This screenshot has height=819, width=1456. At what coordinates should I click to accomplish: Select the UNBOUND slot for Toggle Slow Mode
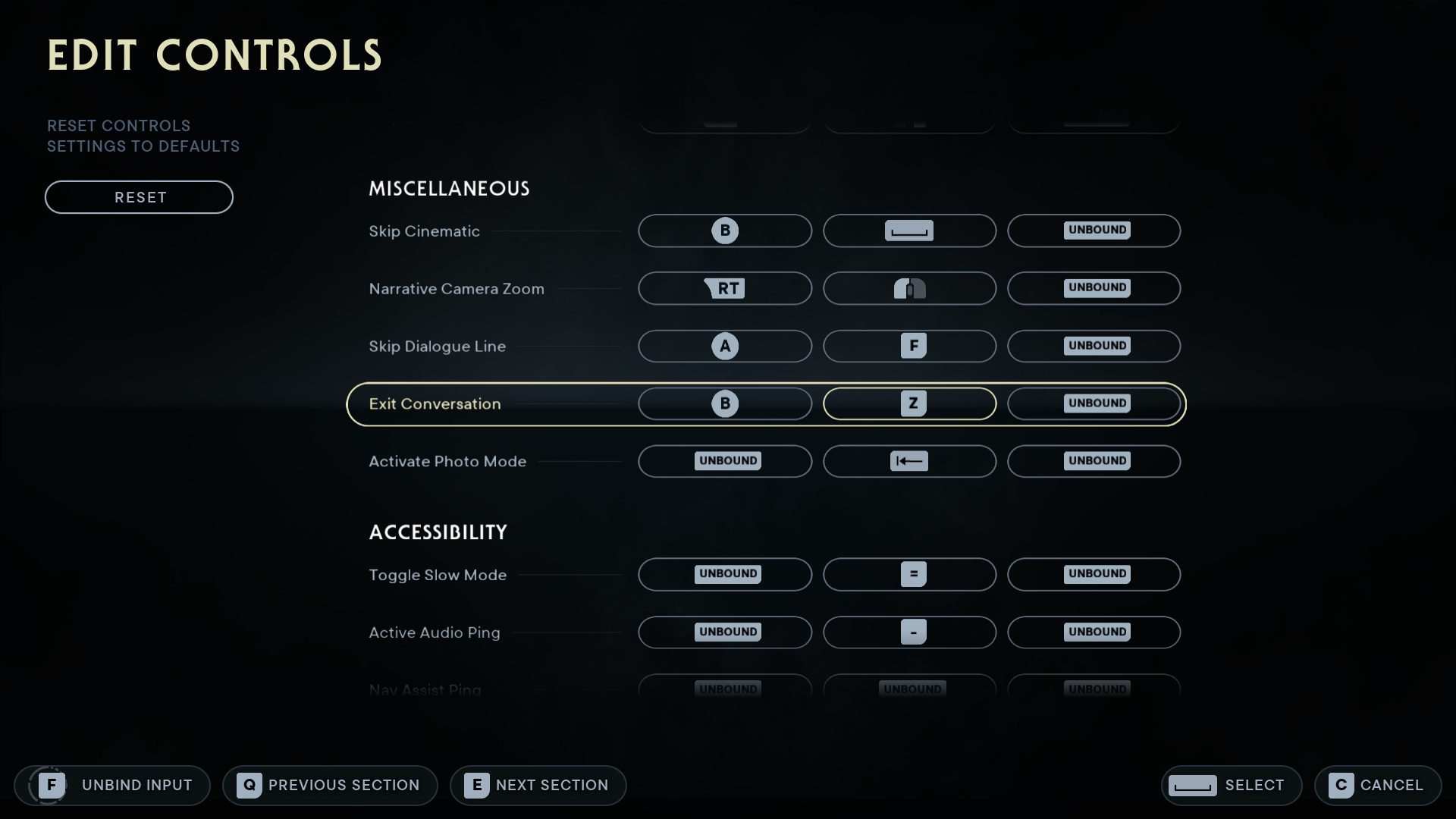click(x=724, y=574)
